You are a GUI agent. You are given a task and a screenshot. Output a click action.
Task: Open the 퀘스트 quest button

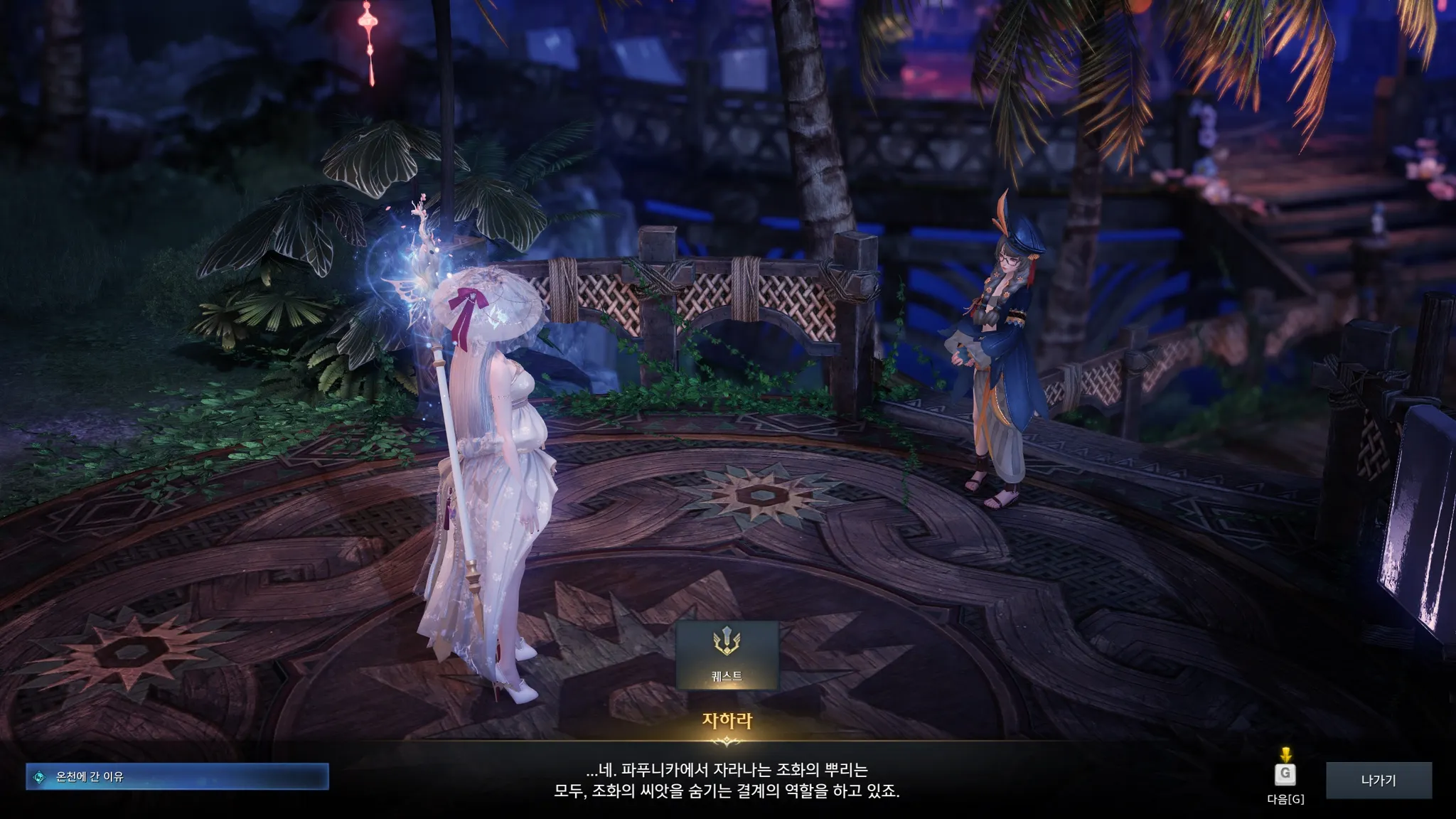(x=727, y=655)
